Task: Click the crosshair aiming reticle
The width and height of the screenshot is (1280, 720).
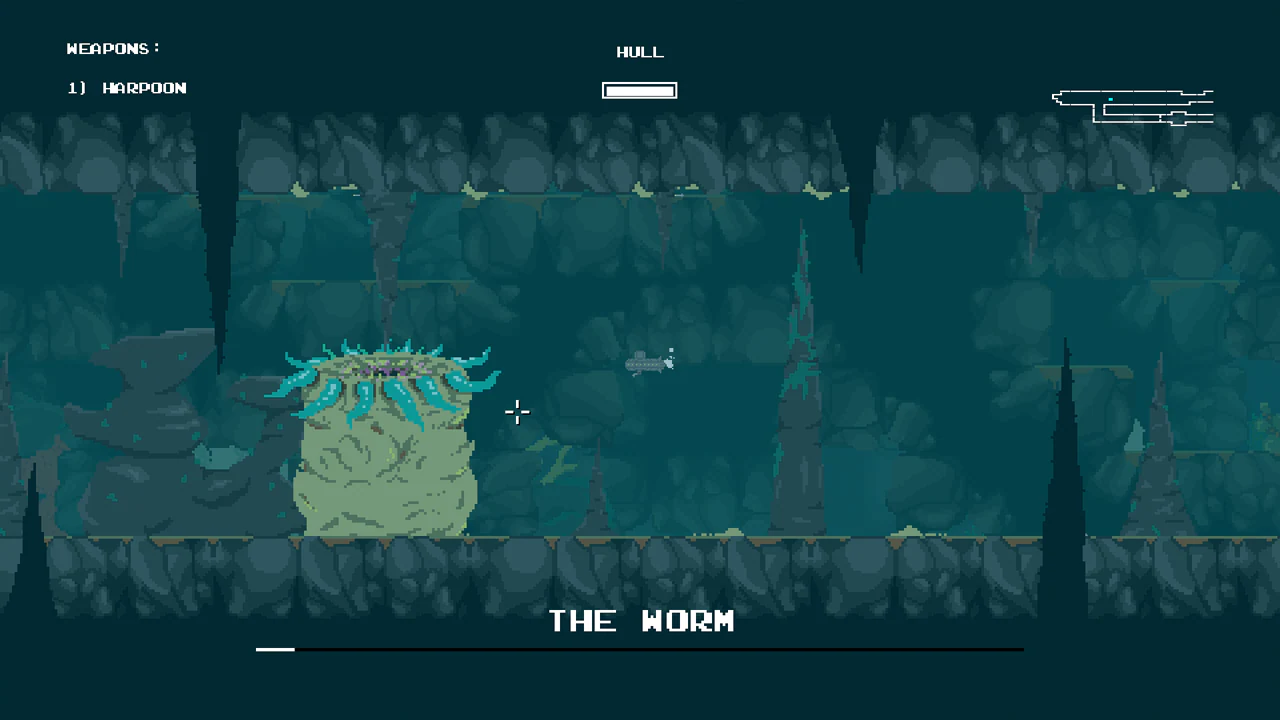Action: (517, 412)
